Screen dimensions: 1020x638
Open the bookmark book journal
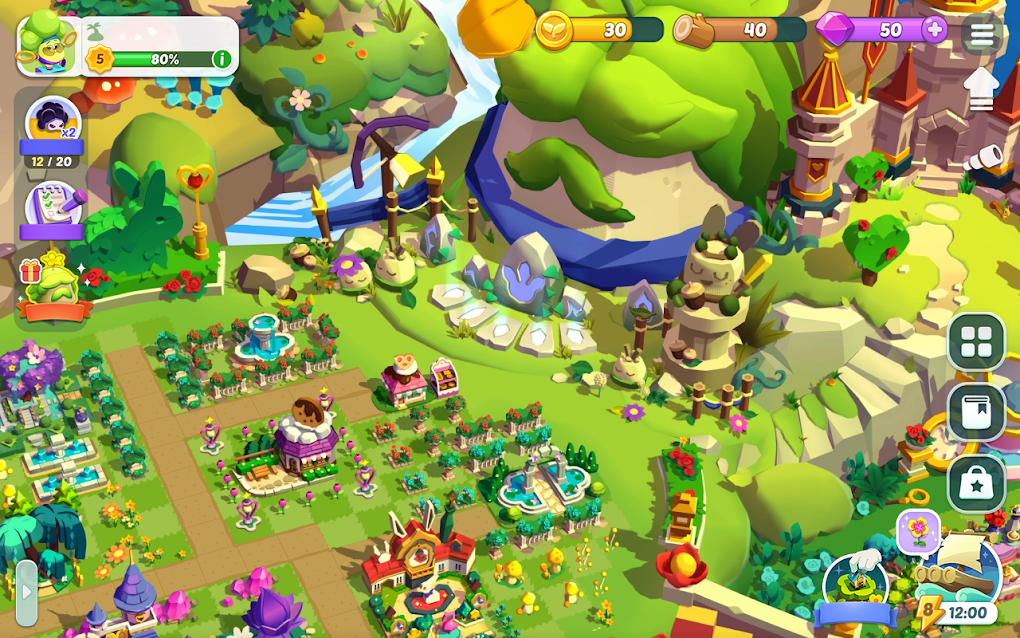[976, 412]
